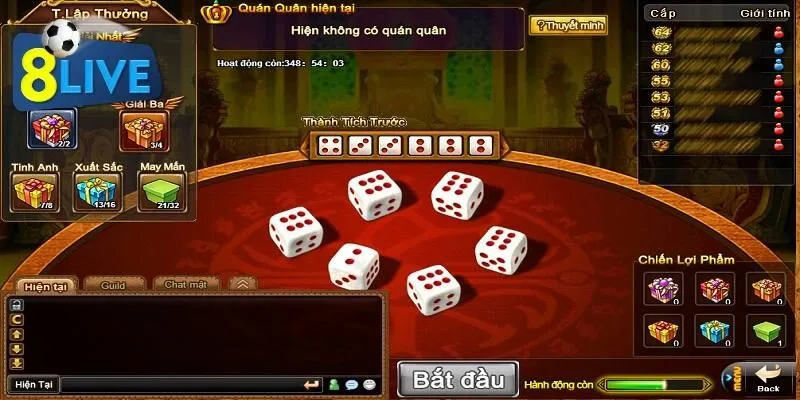Select the blue gift in Chiến Lợi Phẩm
This screenshot has height=400, width=800.
pos(714,330)
